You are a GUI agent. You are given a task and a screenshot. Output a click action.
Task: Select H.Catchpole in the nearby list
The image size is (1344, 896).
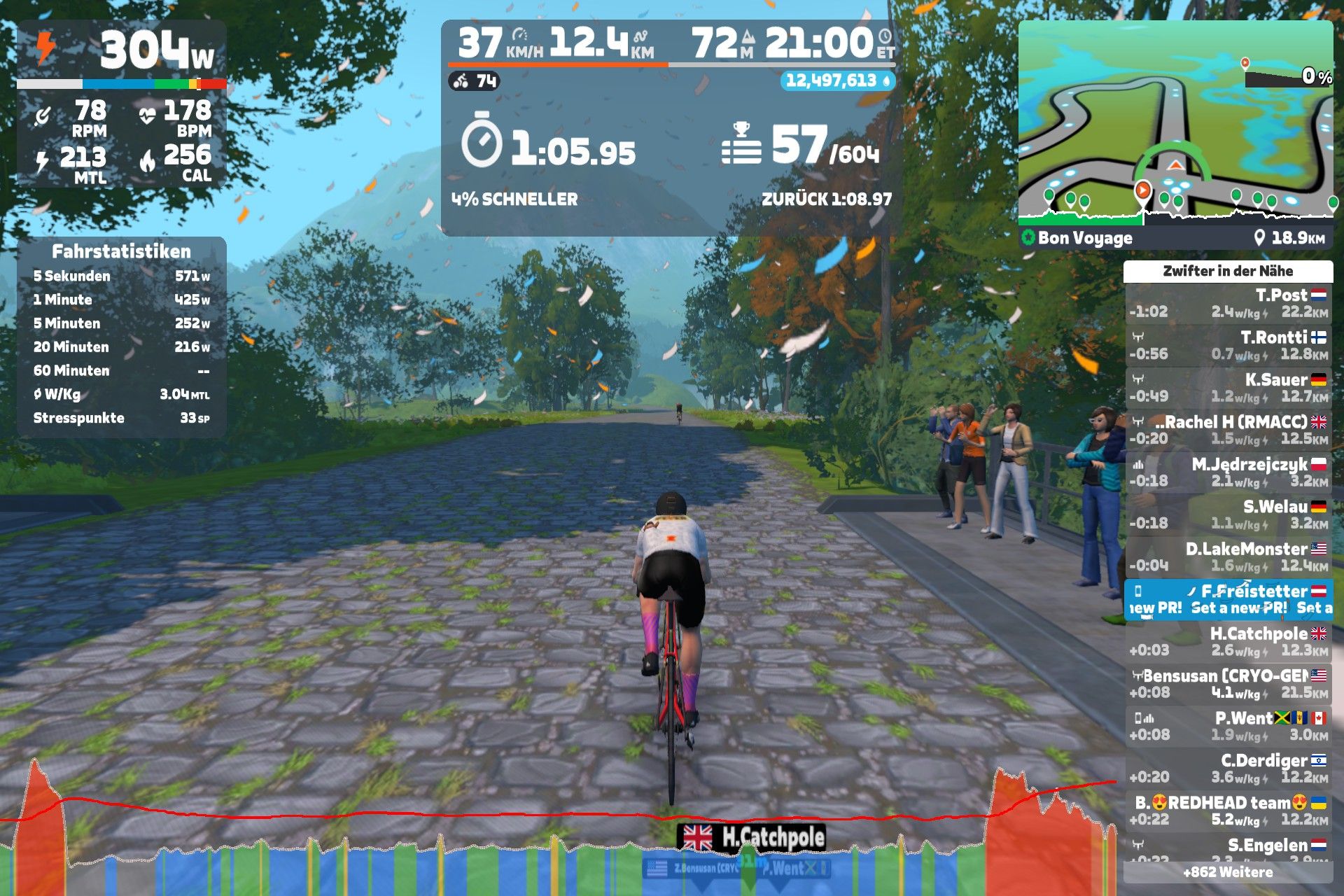(x=1228, y=641)
